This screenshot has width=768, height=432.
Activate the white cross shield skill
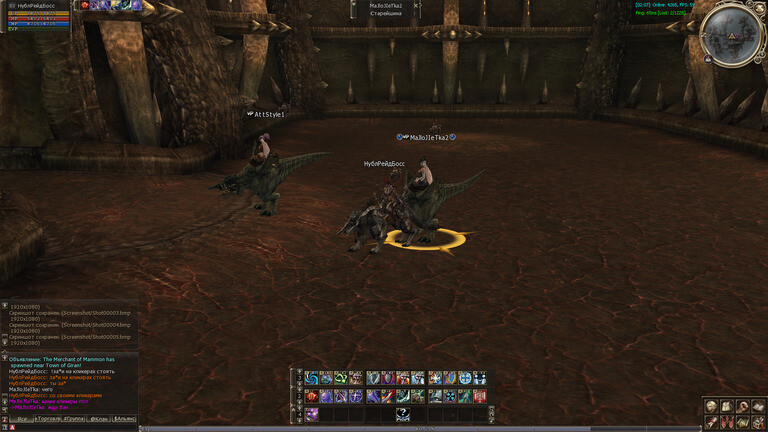pos(465,378)
